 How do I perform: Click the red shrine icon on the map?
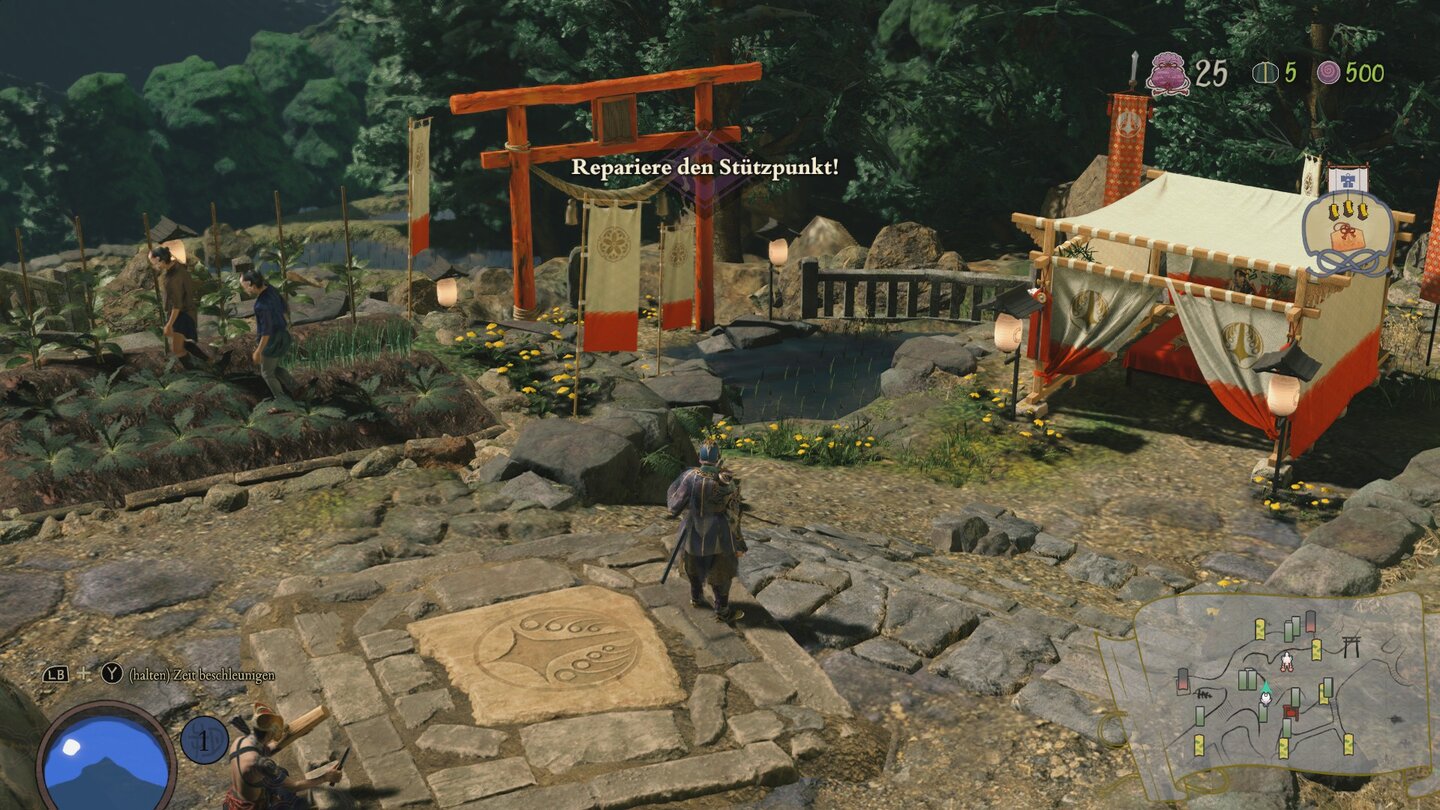coord(1291,712)
